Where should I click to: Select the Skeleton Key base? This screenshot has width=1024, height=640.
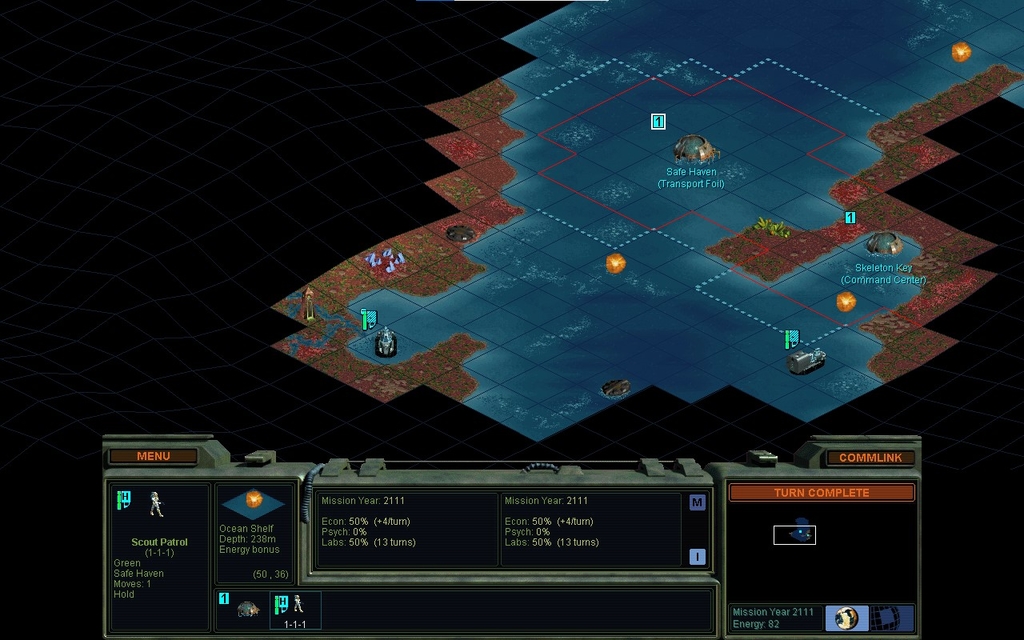[884, 243]
